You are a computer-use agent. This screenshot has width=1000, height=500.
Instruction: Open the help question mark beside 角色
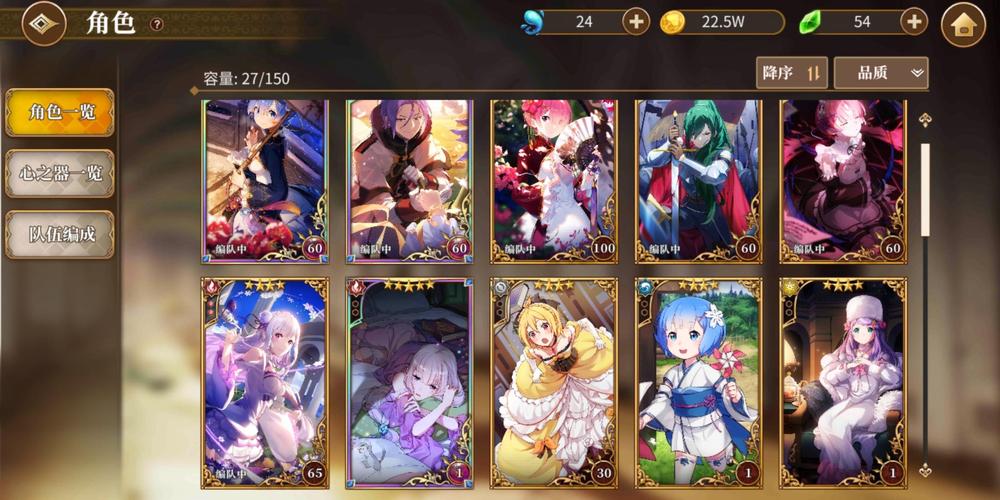(157, 24)
